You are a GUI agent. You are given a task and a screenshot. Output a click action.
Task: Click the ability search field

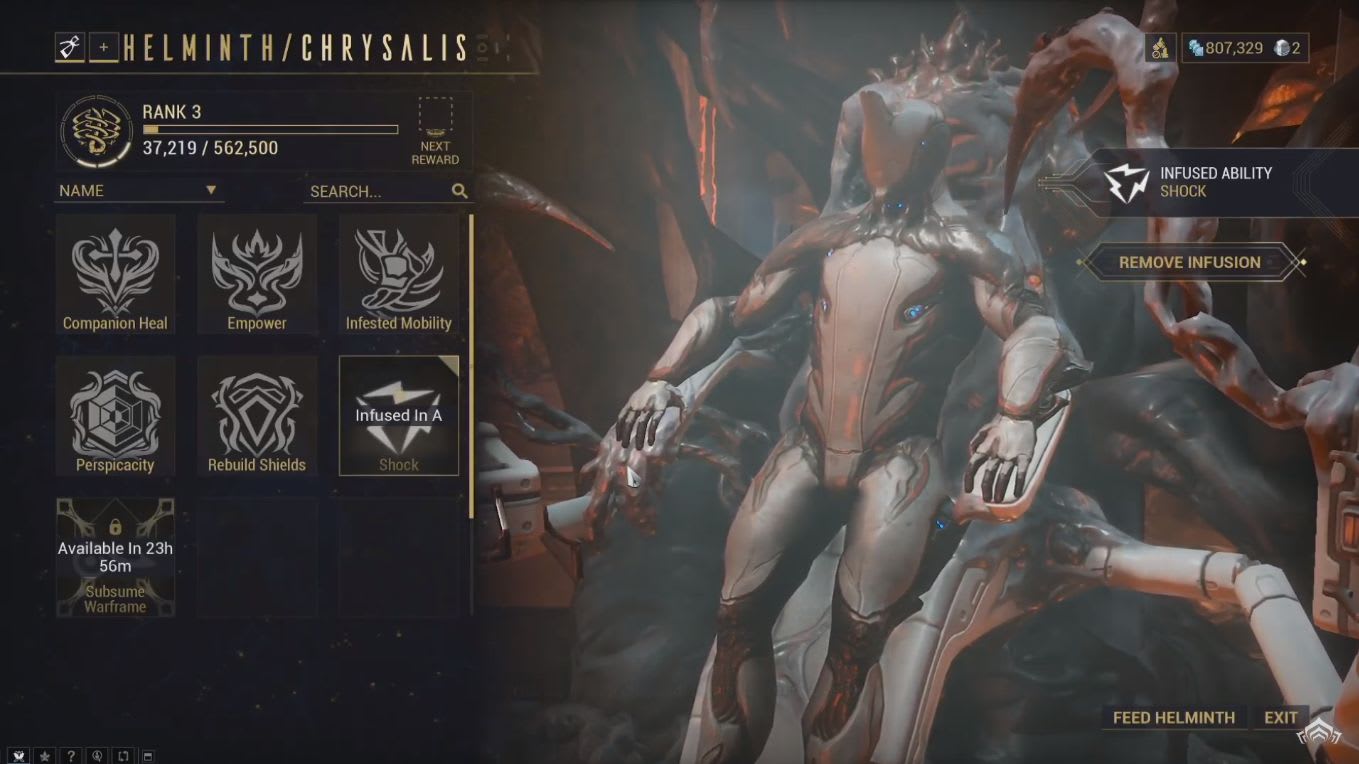point(378,191)
